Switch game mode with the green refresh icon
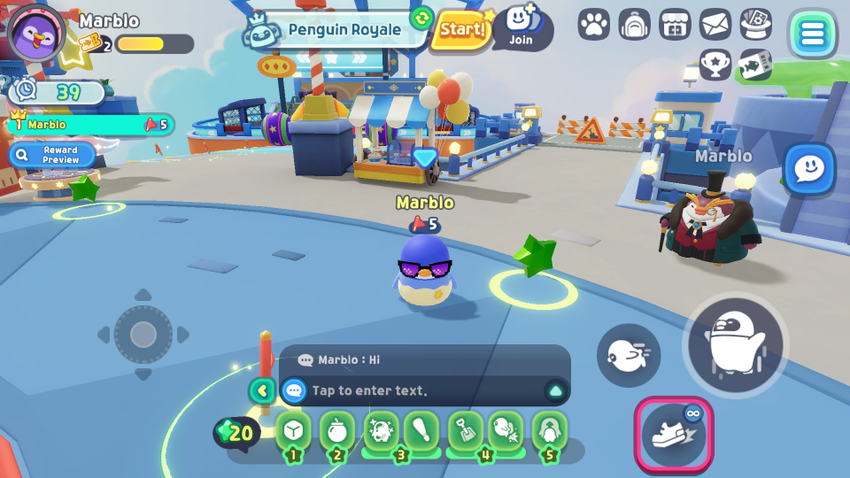Viewport: 850px width, 478px height. (x=421, y=19)
